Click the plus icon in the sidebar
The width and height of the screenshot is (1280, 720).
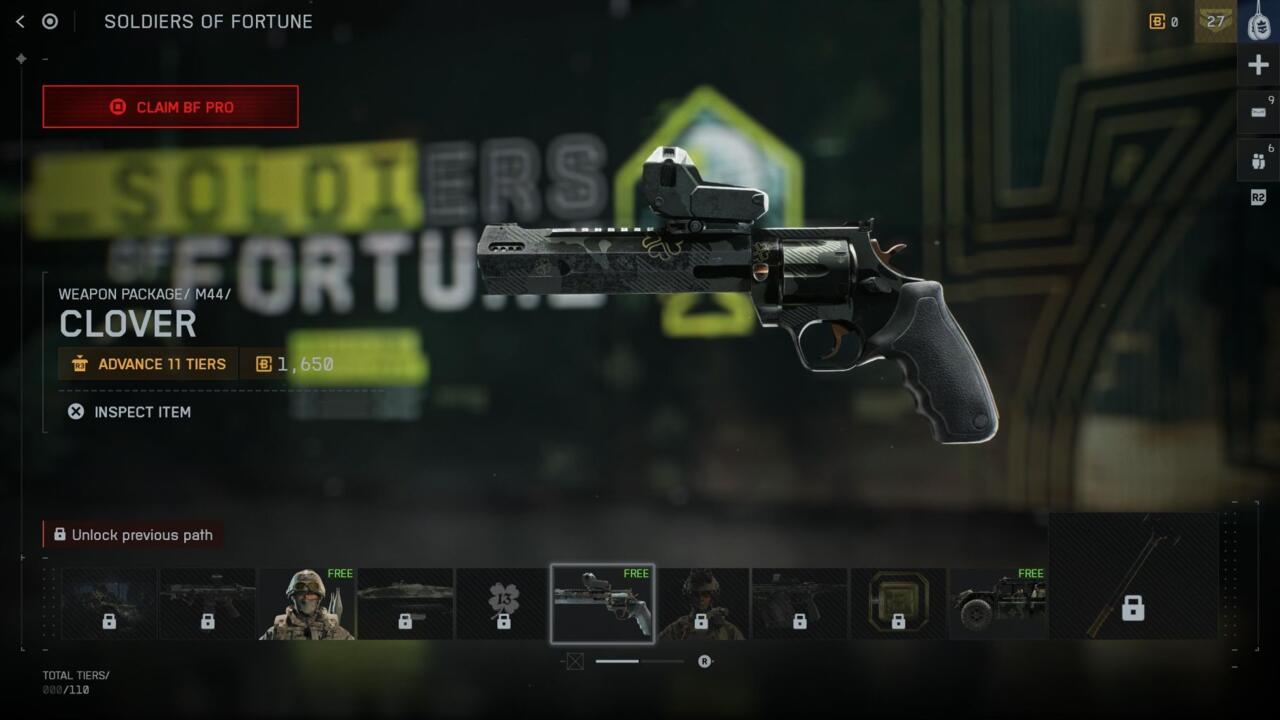(x=1258, y=66)
